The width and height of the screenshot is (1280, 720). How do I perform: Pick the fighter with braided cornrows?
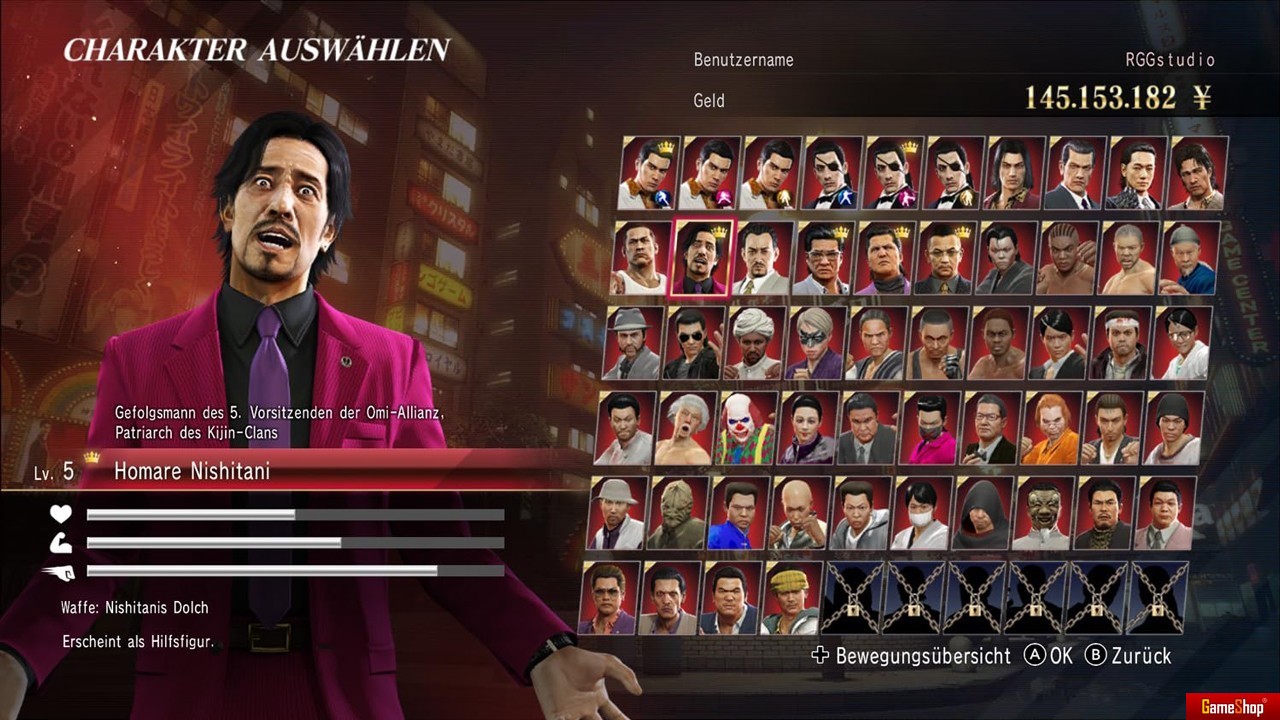[1067, 258]
